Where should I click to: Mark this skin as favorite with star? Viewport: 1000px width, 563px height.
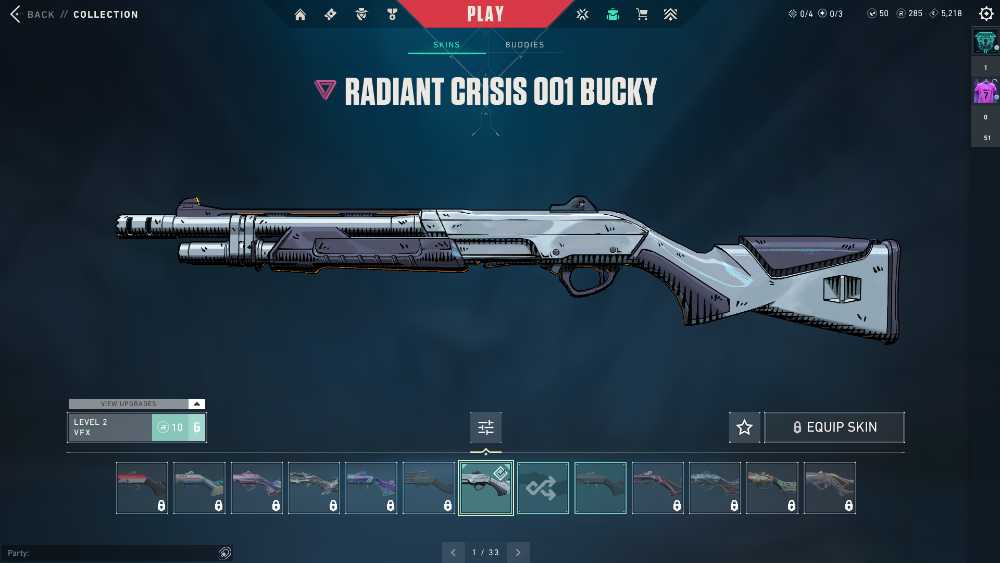(x=744, y=427)
